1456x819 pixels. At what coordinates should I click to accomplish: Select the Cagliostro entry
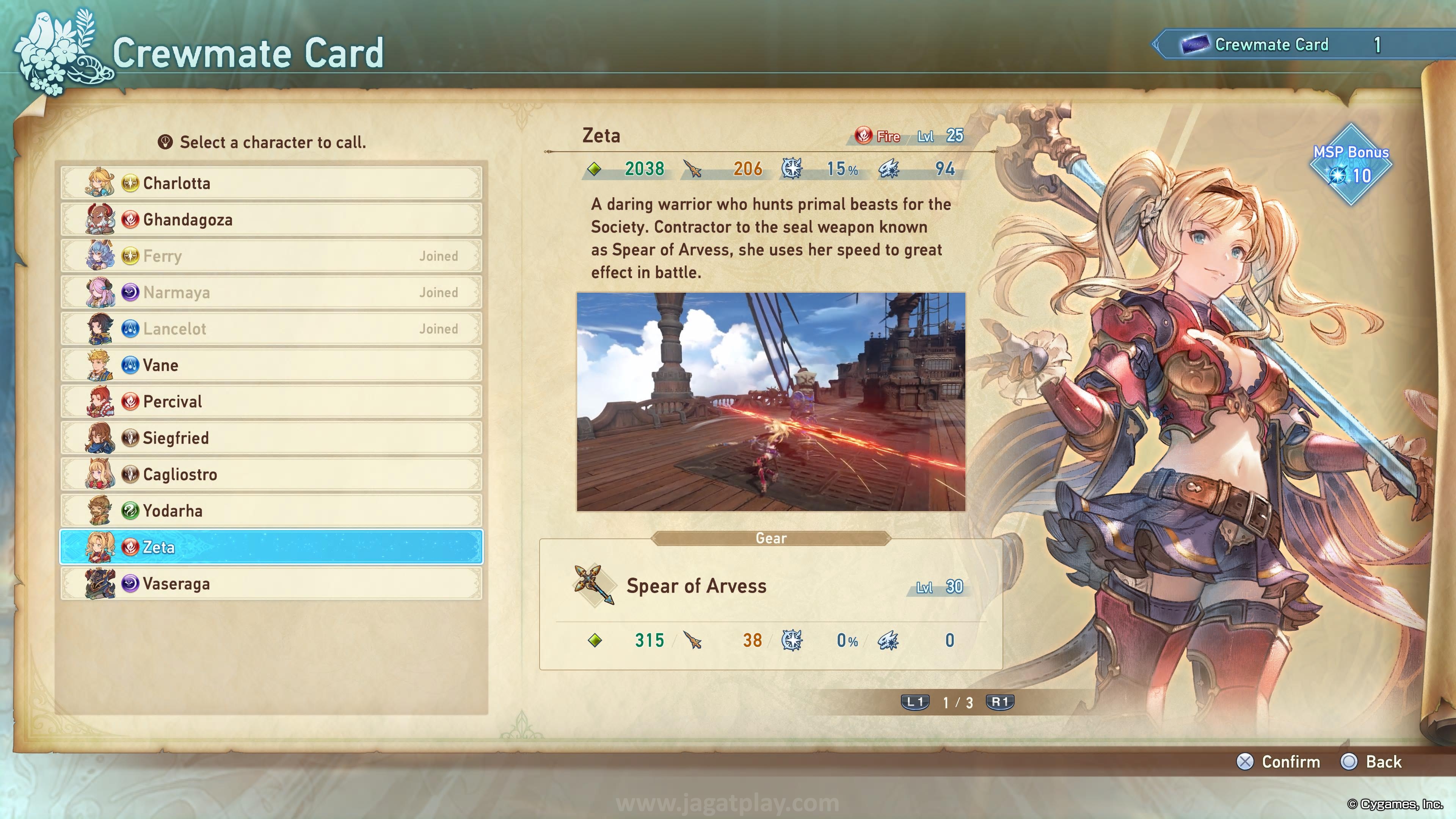point(271,474)
